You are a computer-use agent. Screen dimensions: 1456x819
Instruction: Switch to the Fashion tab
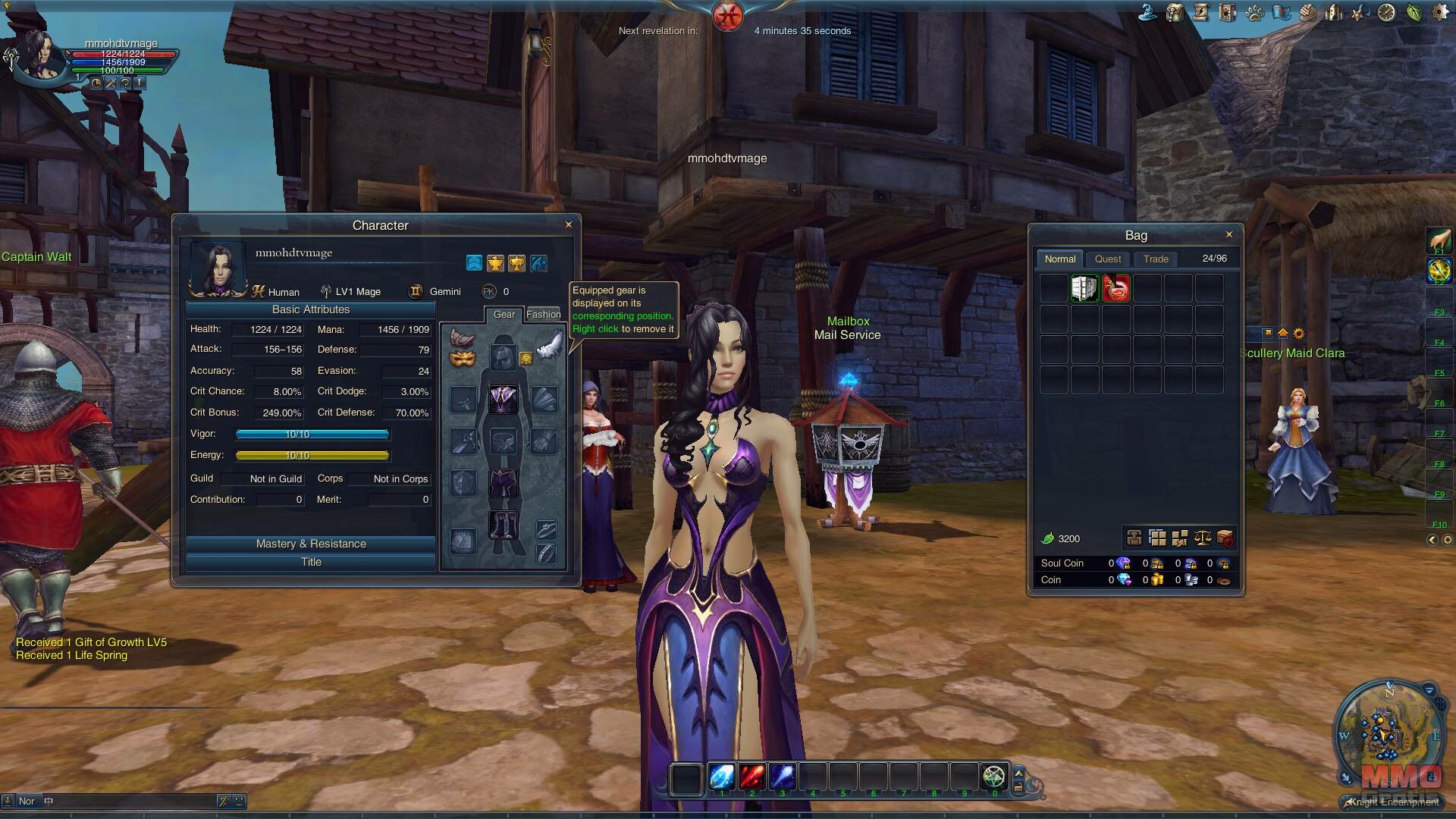coord(543,314)
